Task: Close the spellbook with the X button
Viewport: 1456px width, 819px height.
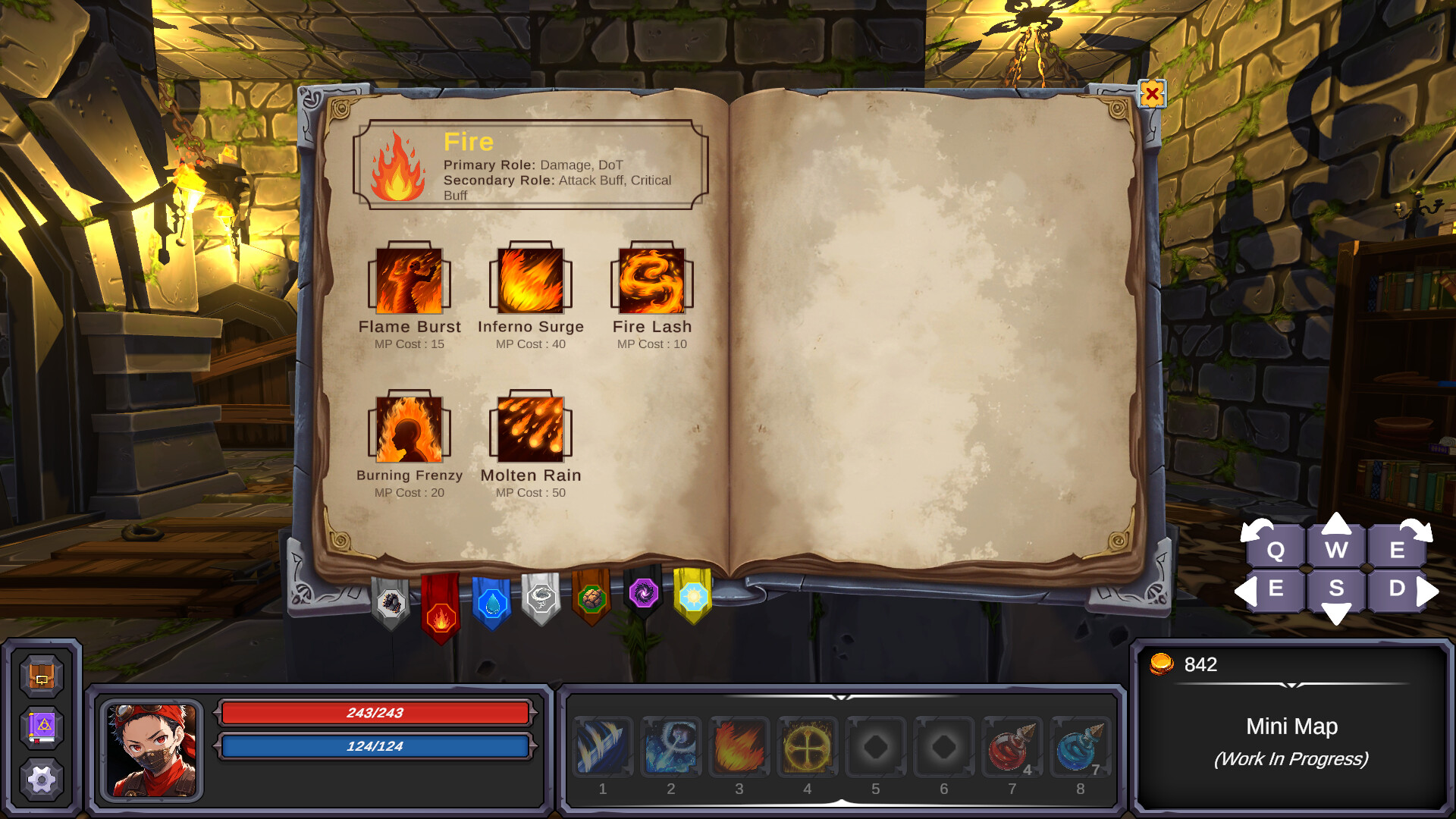Action: point(1152,94)
